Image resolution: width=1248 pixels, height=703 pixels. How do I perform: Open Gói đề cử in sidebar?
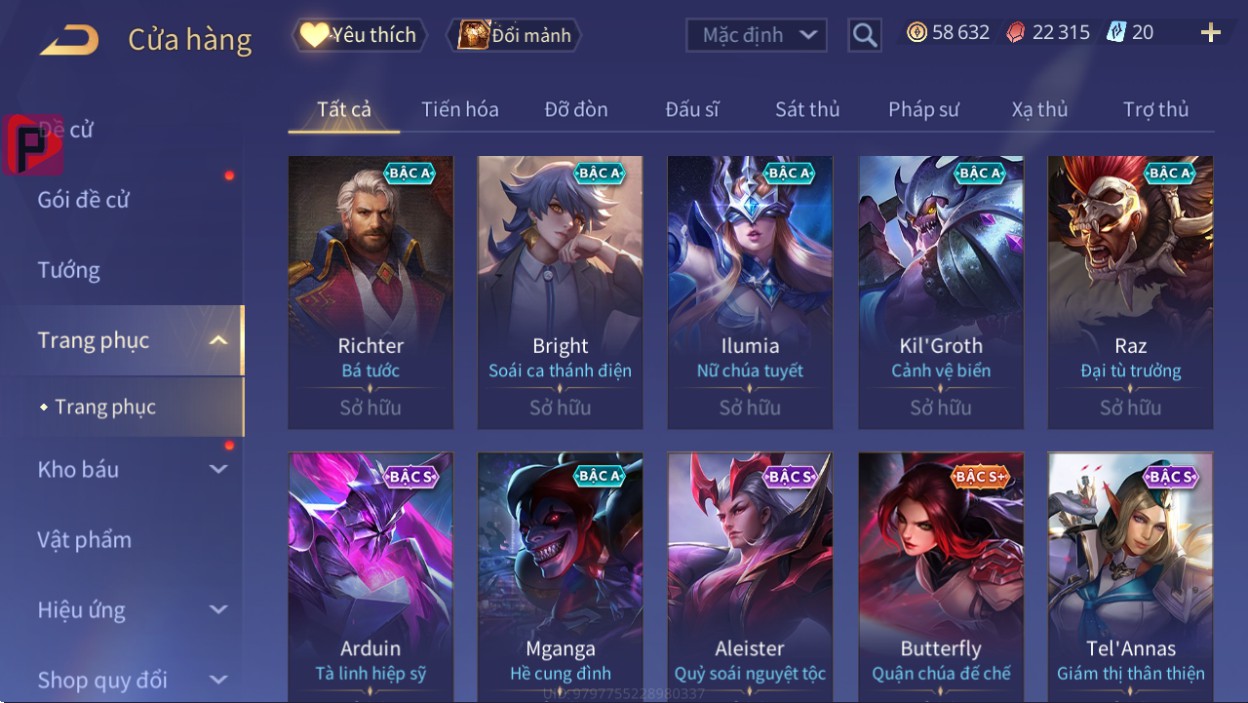point(84,200)
